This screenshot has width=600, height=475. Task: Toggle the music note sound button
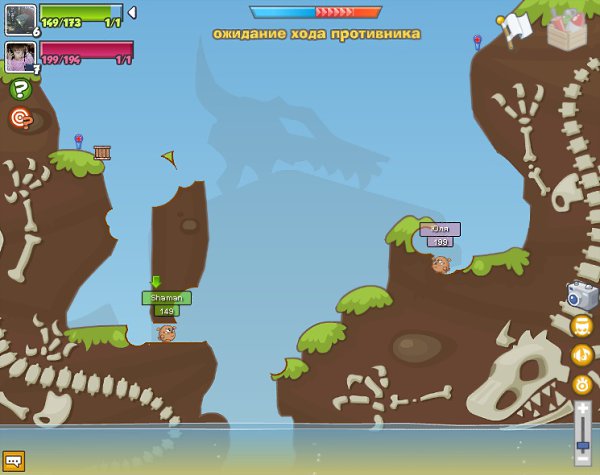pos(581,354)
